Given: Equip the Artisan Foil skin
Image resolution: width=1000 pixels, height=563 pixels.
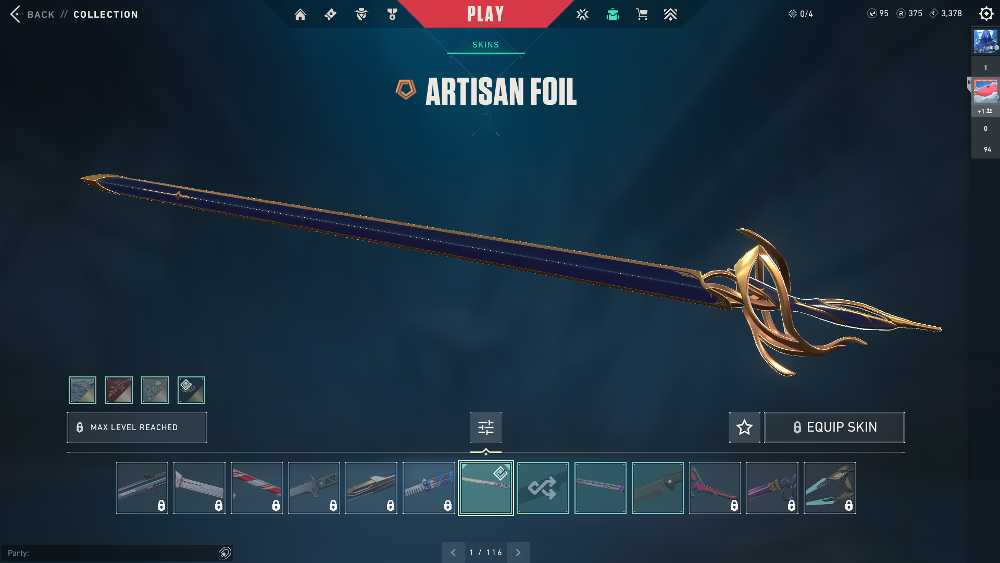Looking at the screenshot, I should pyautogui.click(x=834, y=427).
